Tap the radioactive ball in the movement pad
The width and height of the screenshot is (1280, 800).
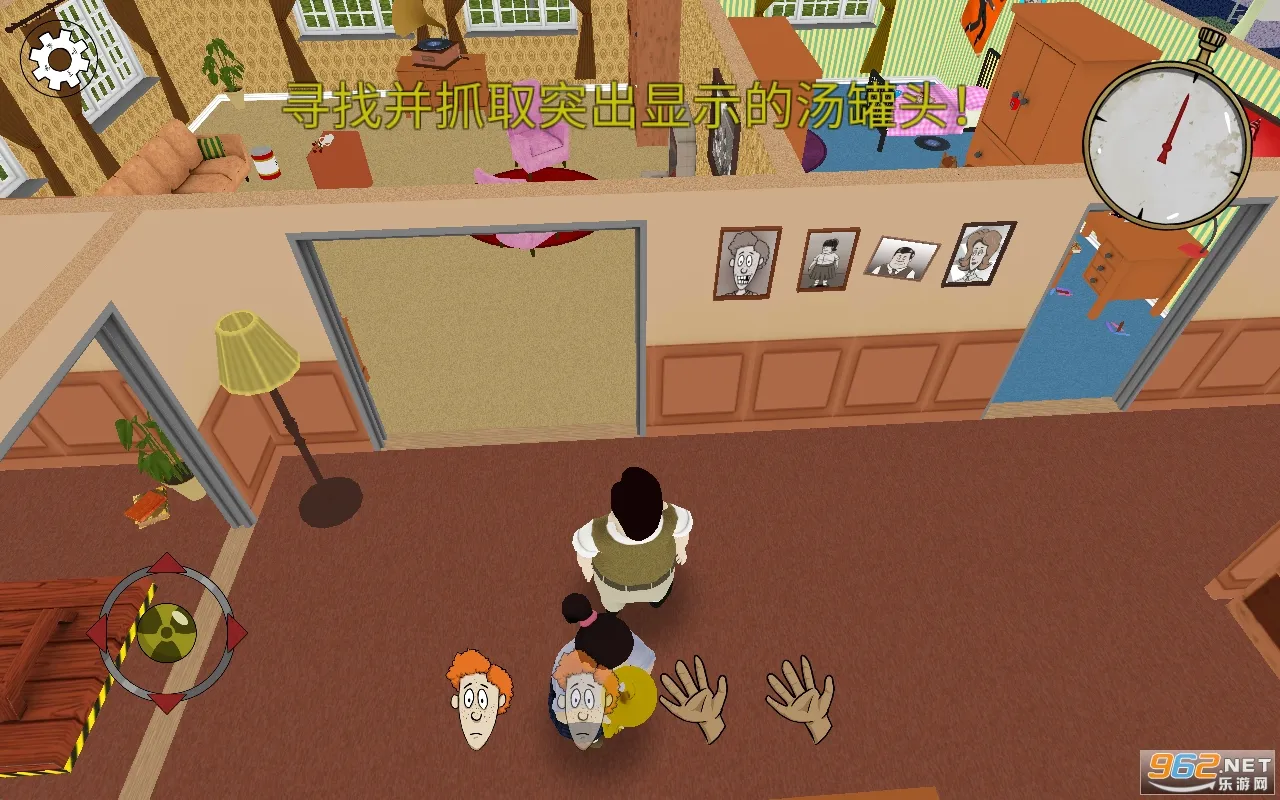(x=166, y=632)
